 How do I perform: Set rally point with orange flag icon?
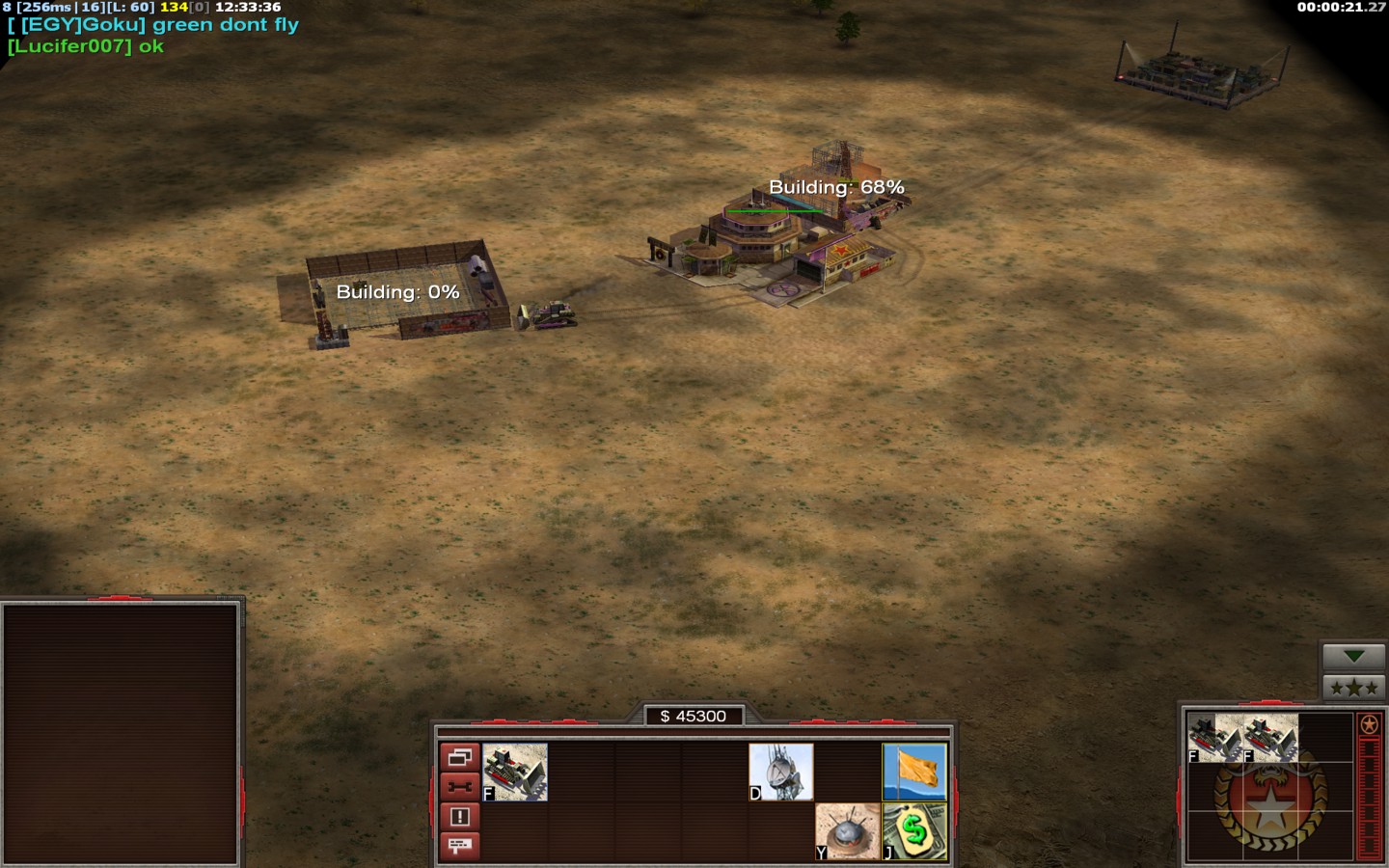point(914,772)
